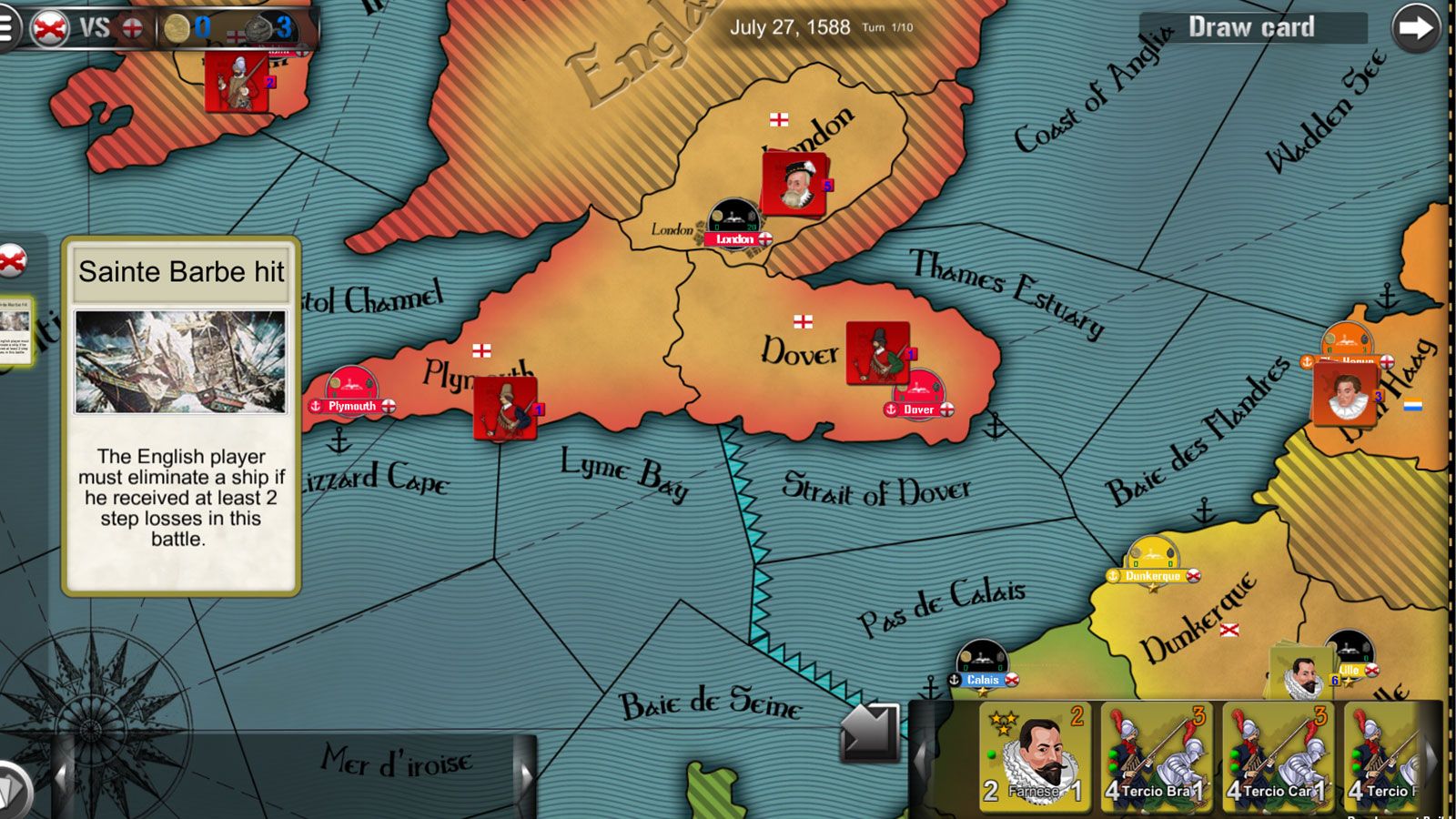1456x819 pixels.
Task: View the enlarged Sainte Barbe hit card
Action: pos(181,416)
